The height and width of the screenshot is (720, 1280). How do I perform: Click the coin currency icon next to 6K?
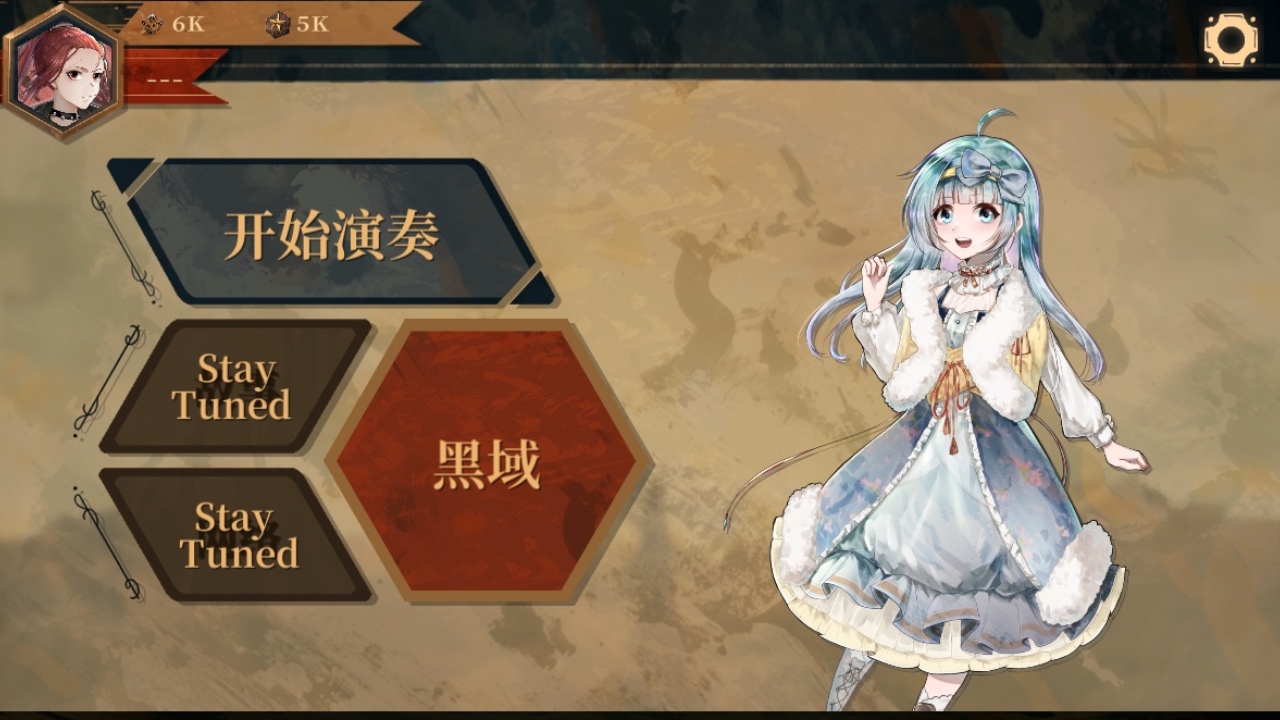coord(152,25)
